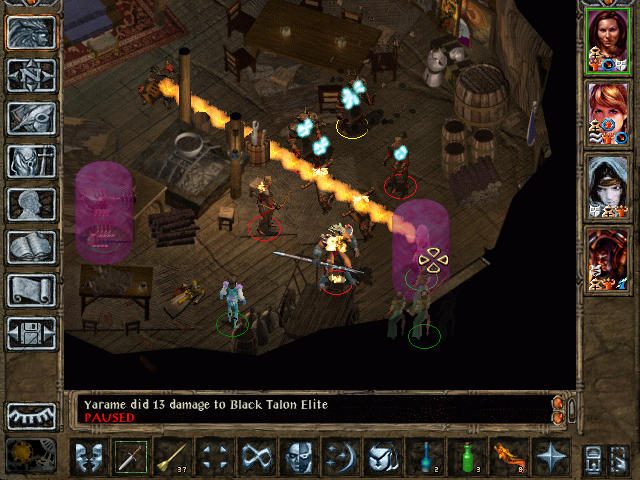Select the brunette woman's portrait
Image resolution: width=640 pixels, height=480 pixels.
[x=608, y=40]
